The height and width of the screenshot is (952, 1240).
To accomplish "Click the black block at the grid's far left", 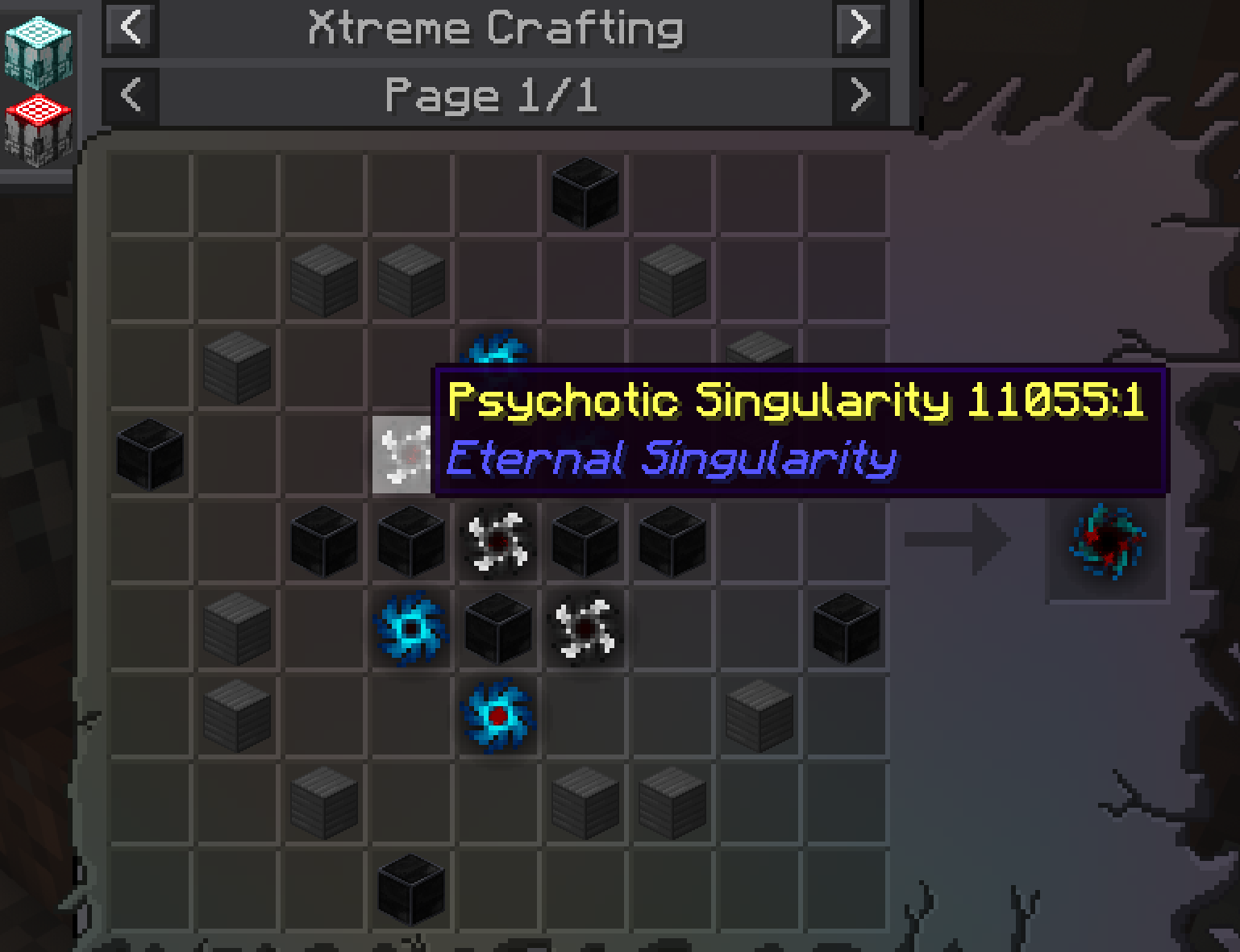I will pyautogui.click(x=148, y=455).
